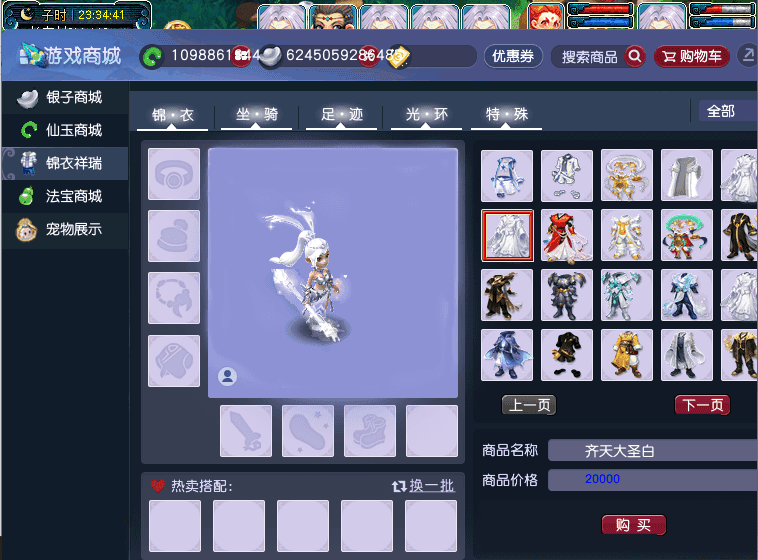Select the 锦衣祥瑞 shop category
The image size is (758, 560).
click(x=65, y=163)
